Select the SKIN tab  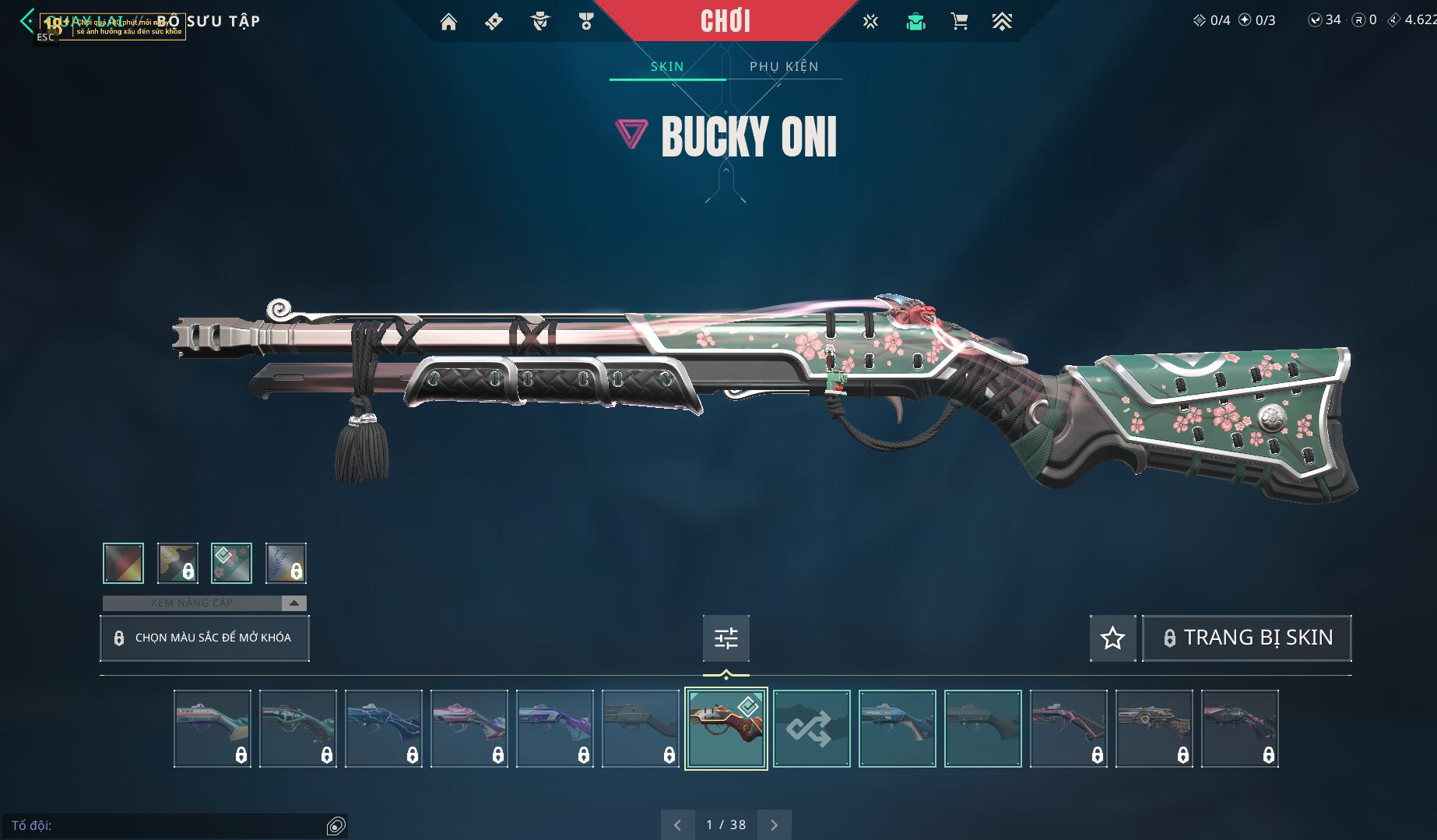(x=667, y=66)
